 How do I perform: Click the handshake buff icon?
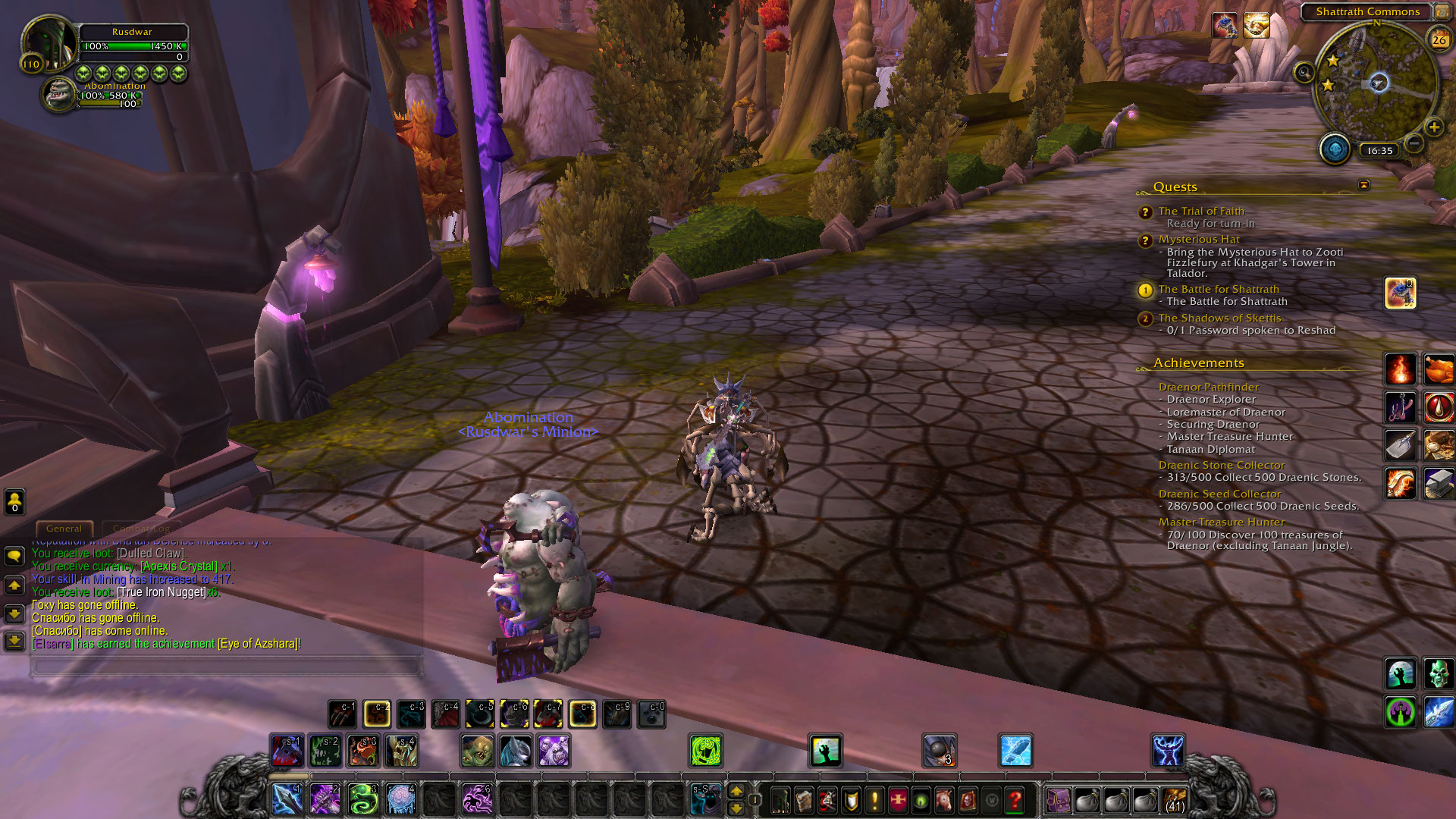(1257, 26)
